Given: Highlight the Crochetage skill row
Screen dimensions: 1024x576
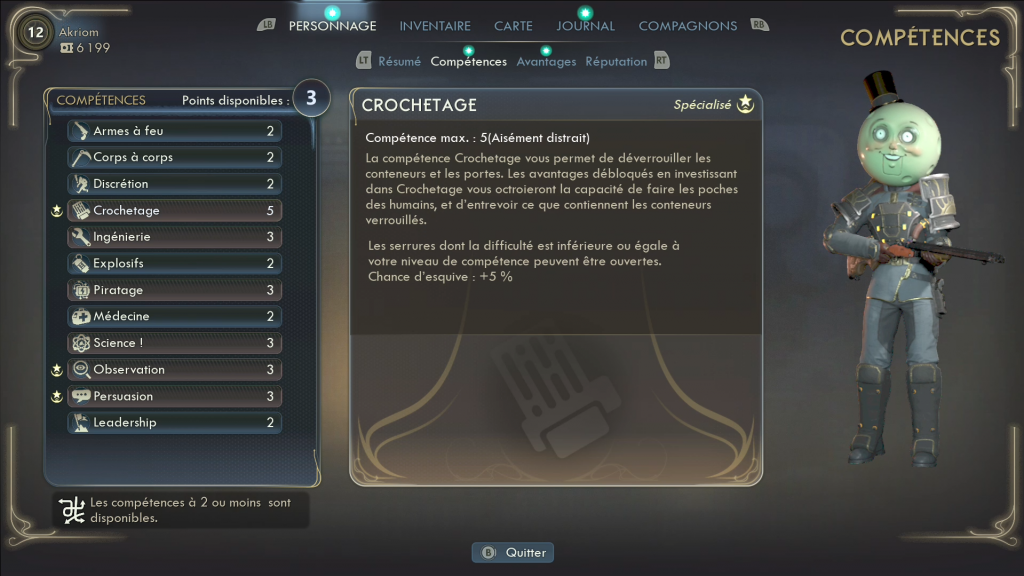Looking at the screenshot, I should coord(174,211).
